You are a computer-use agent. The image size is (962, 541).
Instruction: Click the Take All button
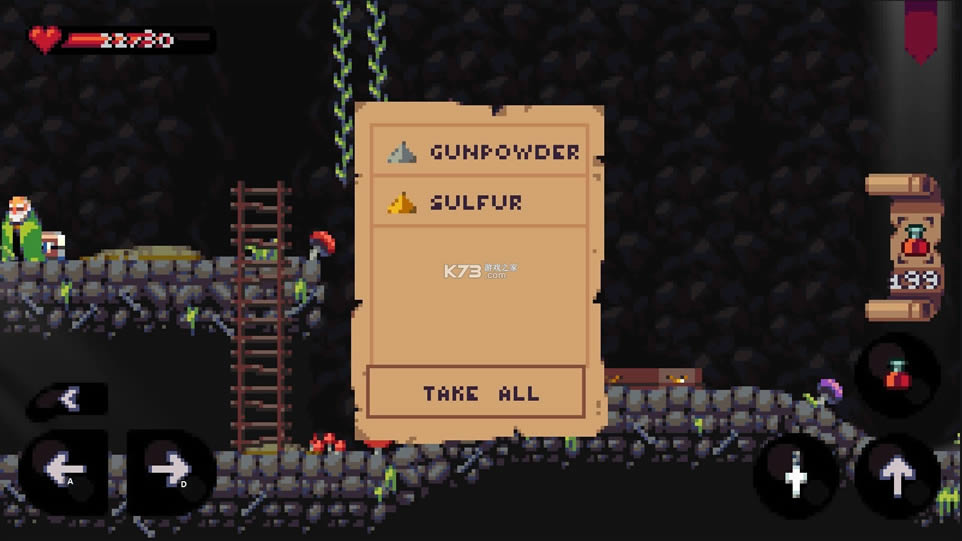pos(476,392)
